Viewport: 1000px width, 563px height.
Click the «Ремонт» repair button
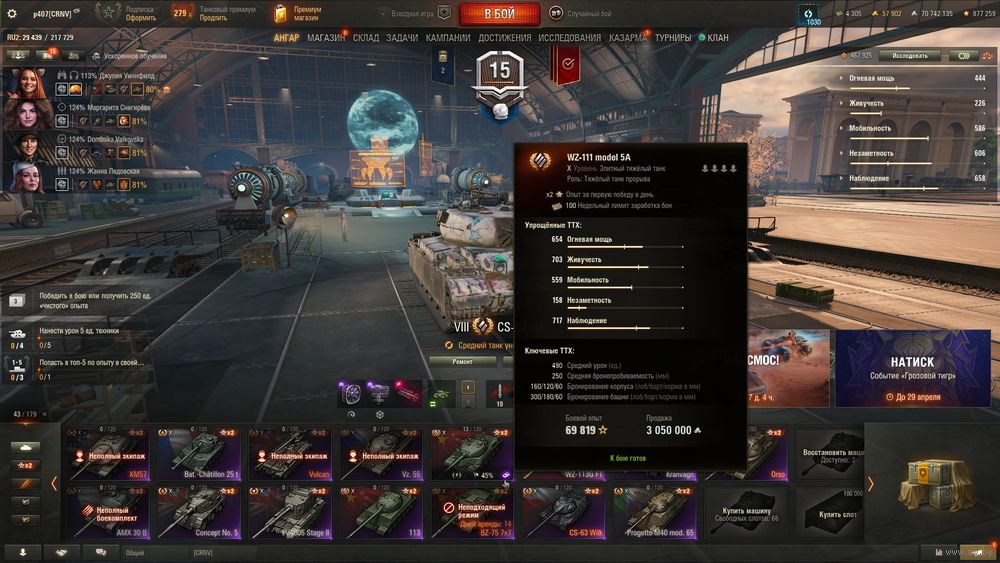tap(463, 362)
